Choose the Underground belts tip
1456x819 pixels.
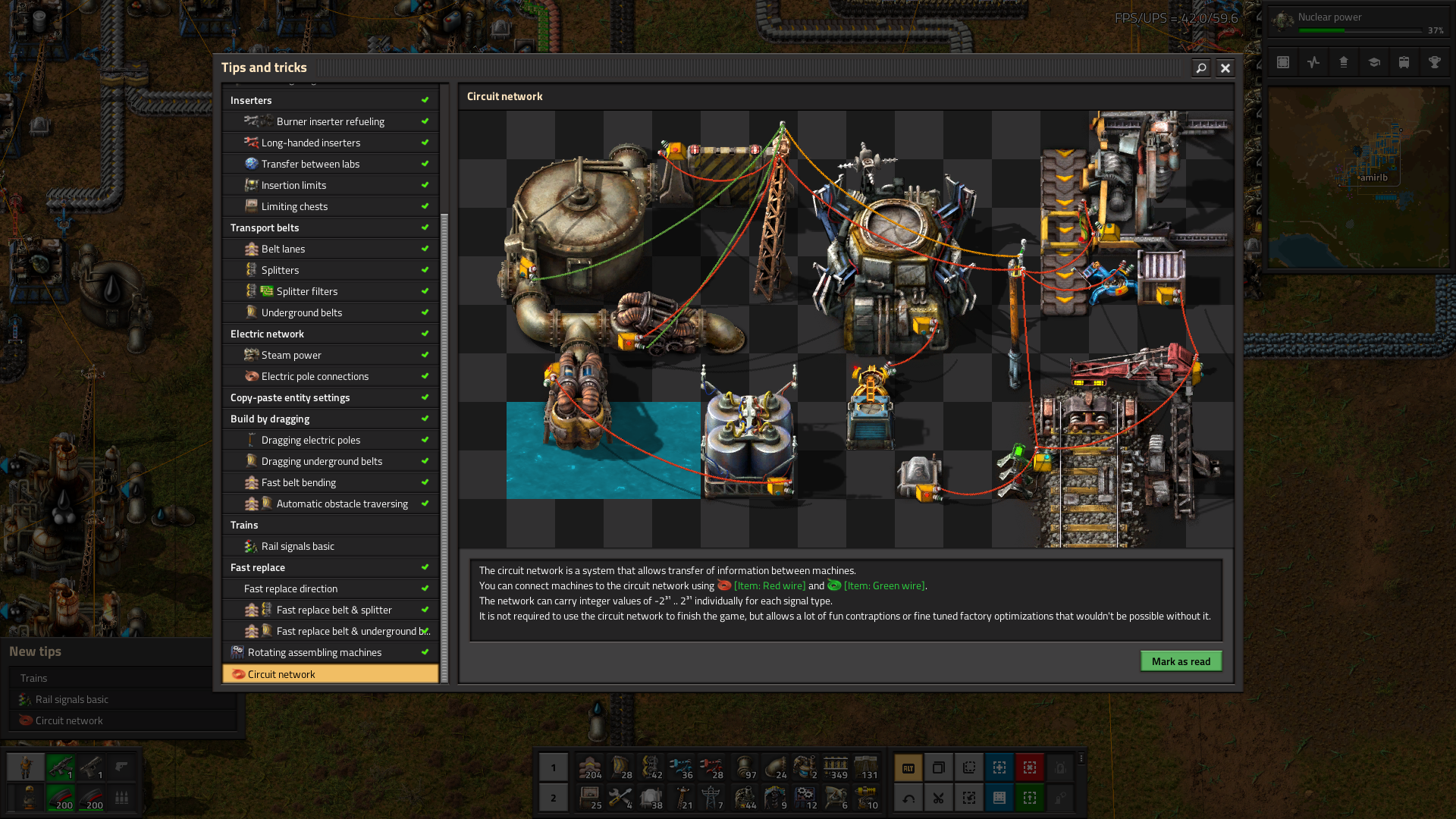pyautogui.click(x=301, y=312)
